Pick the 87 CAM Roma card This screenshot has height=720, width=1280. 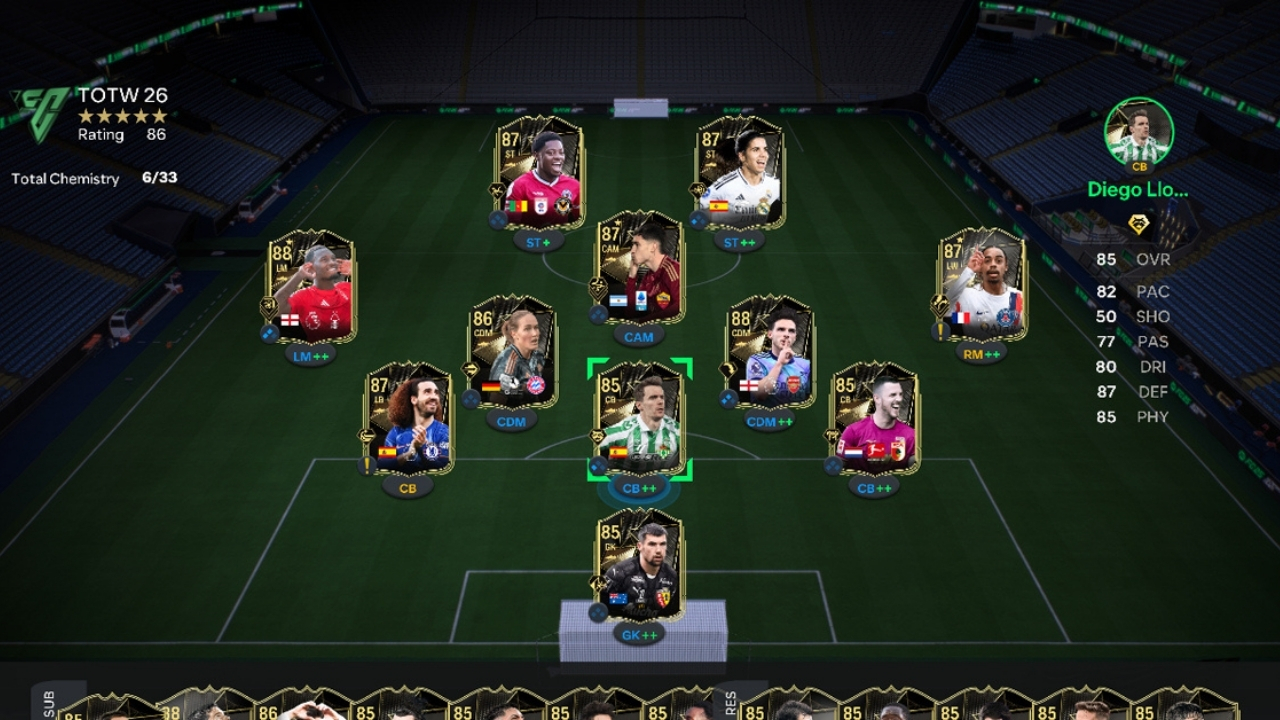pyautogui.click(x=640, y=267)
